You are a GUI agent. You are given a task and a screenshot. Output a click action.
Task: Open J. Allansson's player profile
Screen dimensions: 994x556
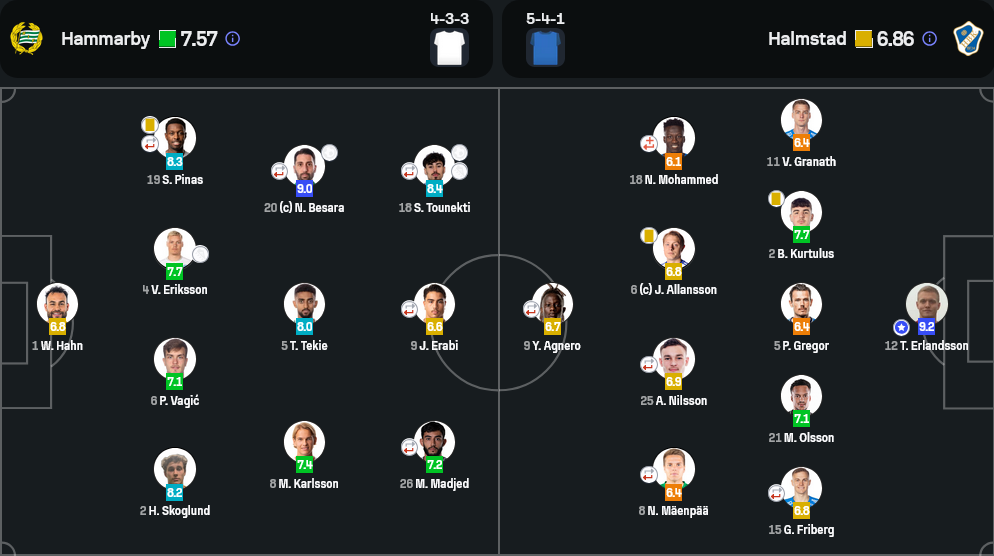pyautogui.click(x=673, y=249)
